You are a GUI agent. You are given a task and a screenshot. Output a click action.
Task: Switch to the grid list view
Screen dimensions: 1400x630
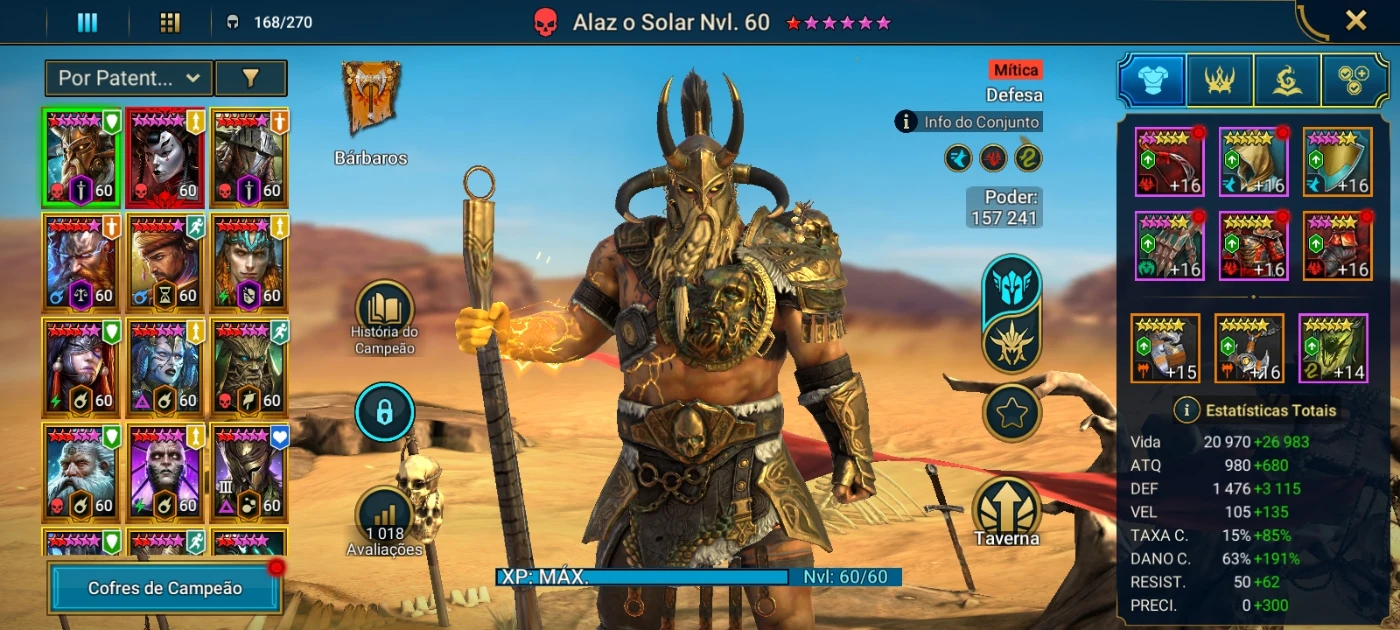coord(170,22)
